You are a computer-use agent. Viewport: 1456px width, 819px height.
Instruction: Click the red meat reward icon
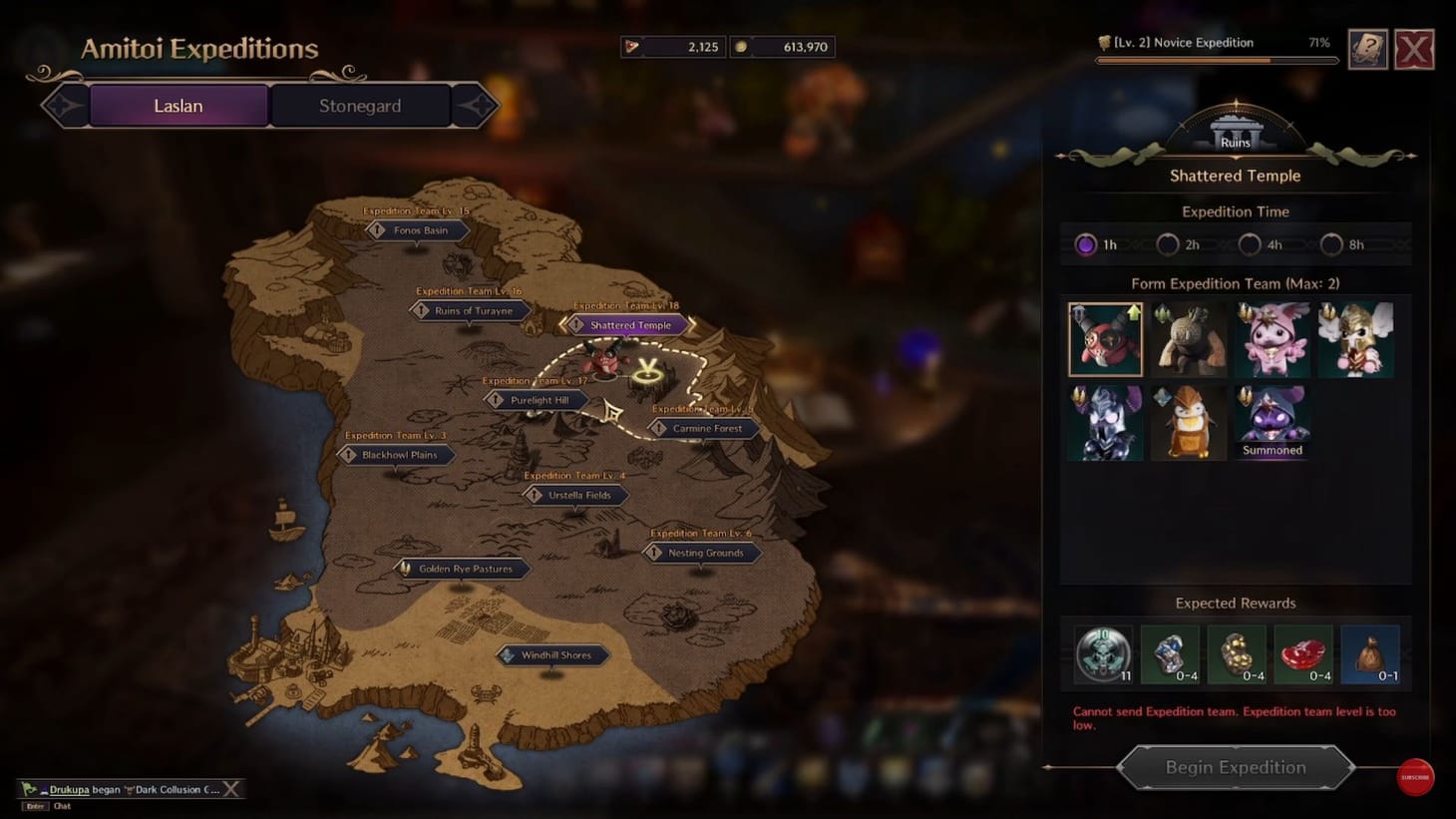[x=1303, y=654]
